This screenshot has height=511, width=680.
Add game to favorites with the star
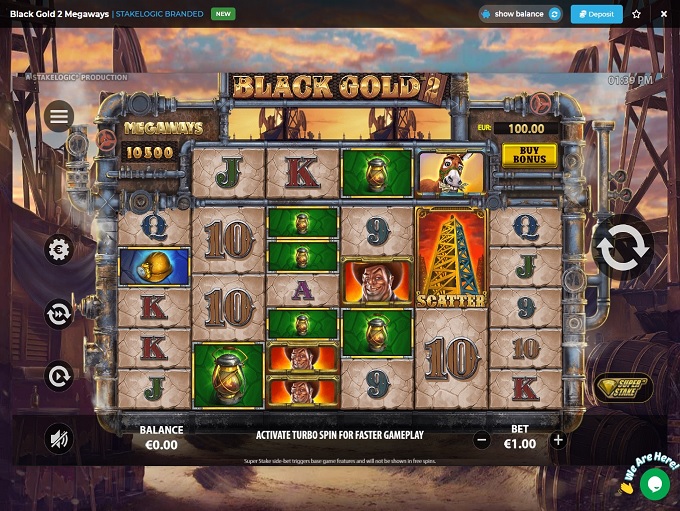(x=637, y=14)
